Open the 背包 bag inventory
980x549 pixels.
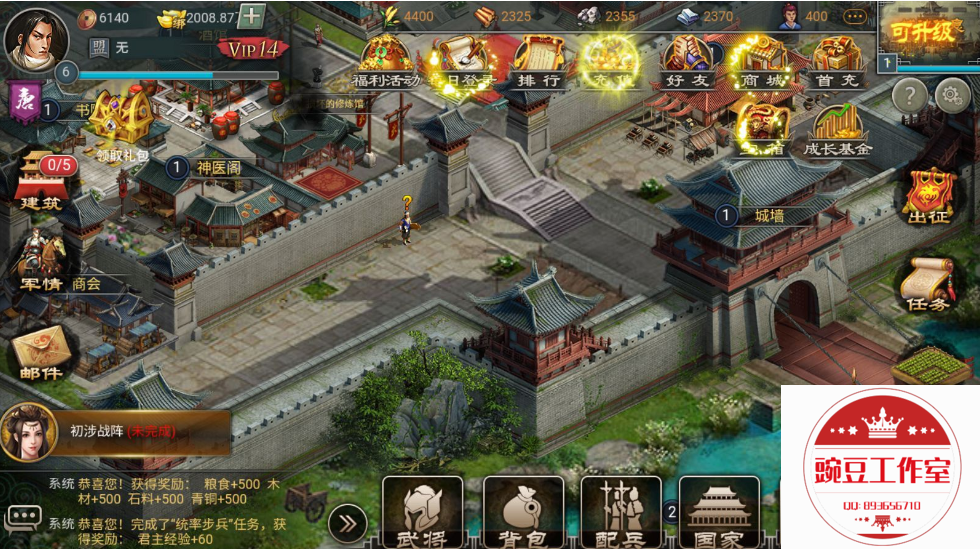(522, 510)
